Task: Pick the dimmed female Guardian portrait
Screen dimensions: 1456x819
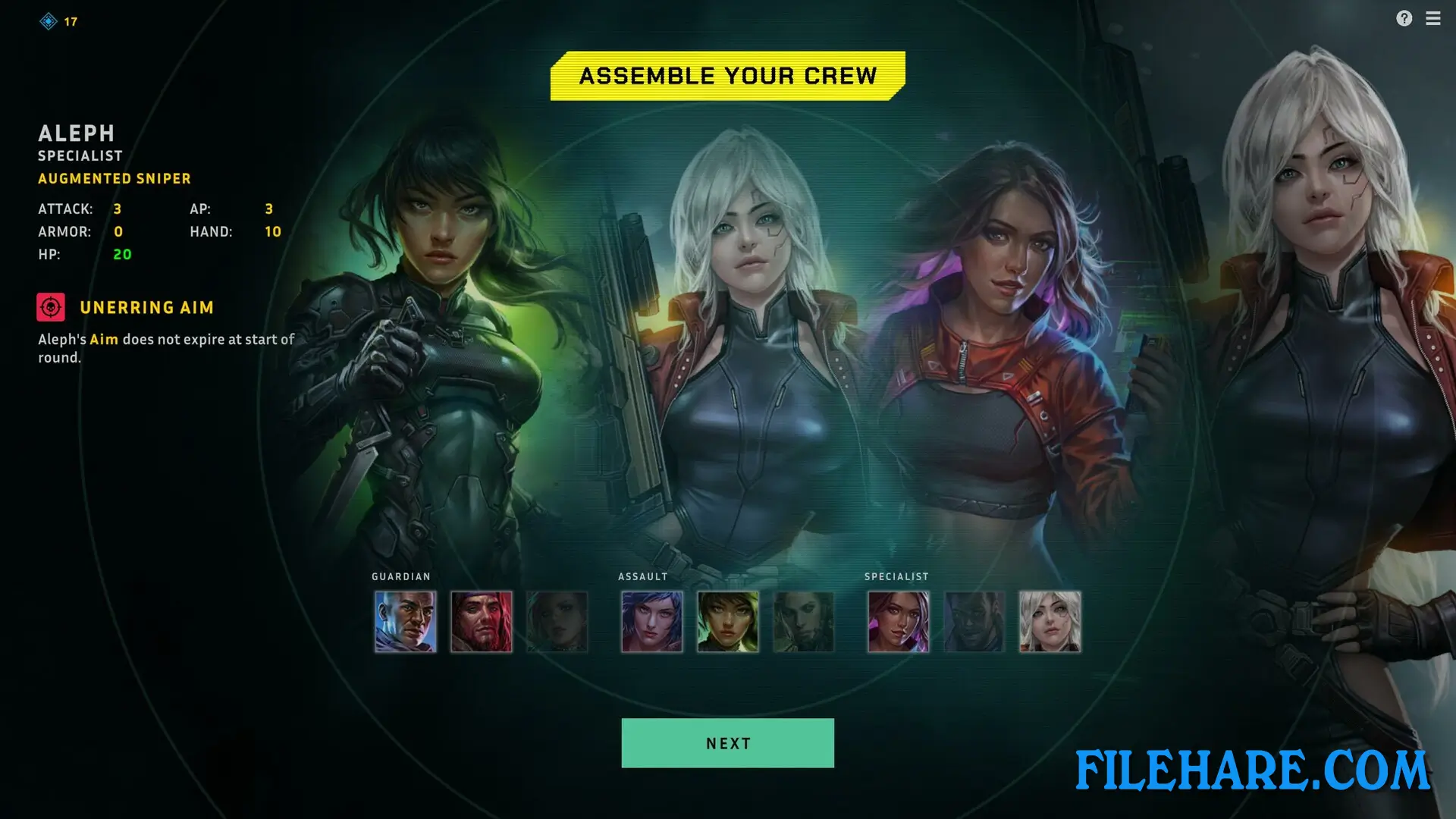Action: (557, 622)
